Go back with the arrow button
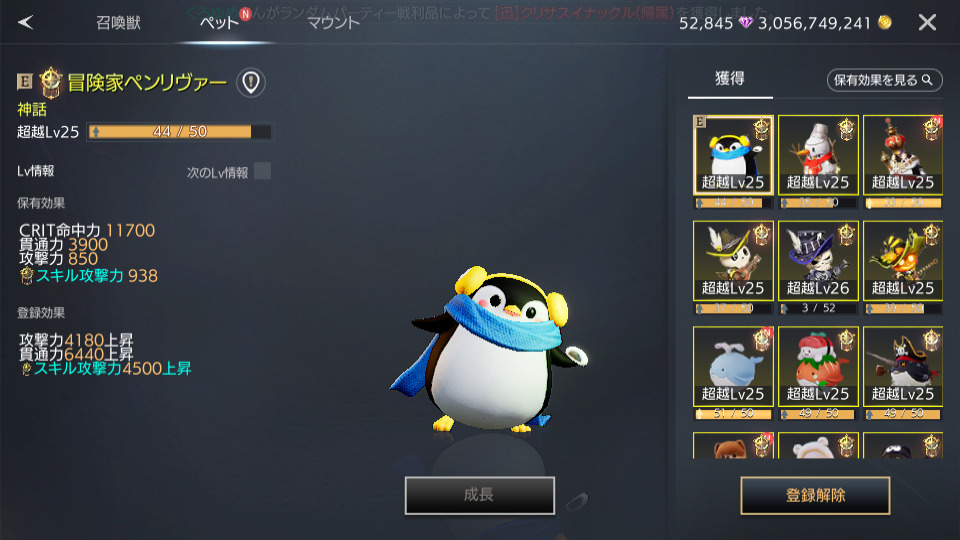Screen dimensions: 960x540 click(26, 22)
